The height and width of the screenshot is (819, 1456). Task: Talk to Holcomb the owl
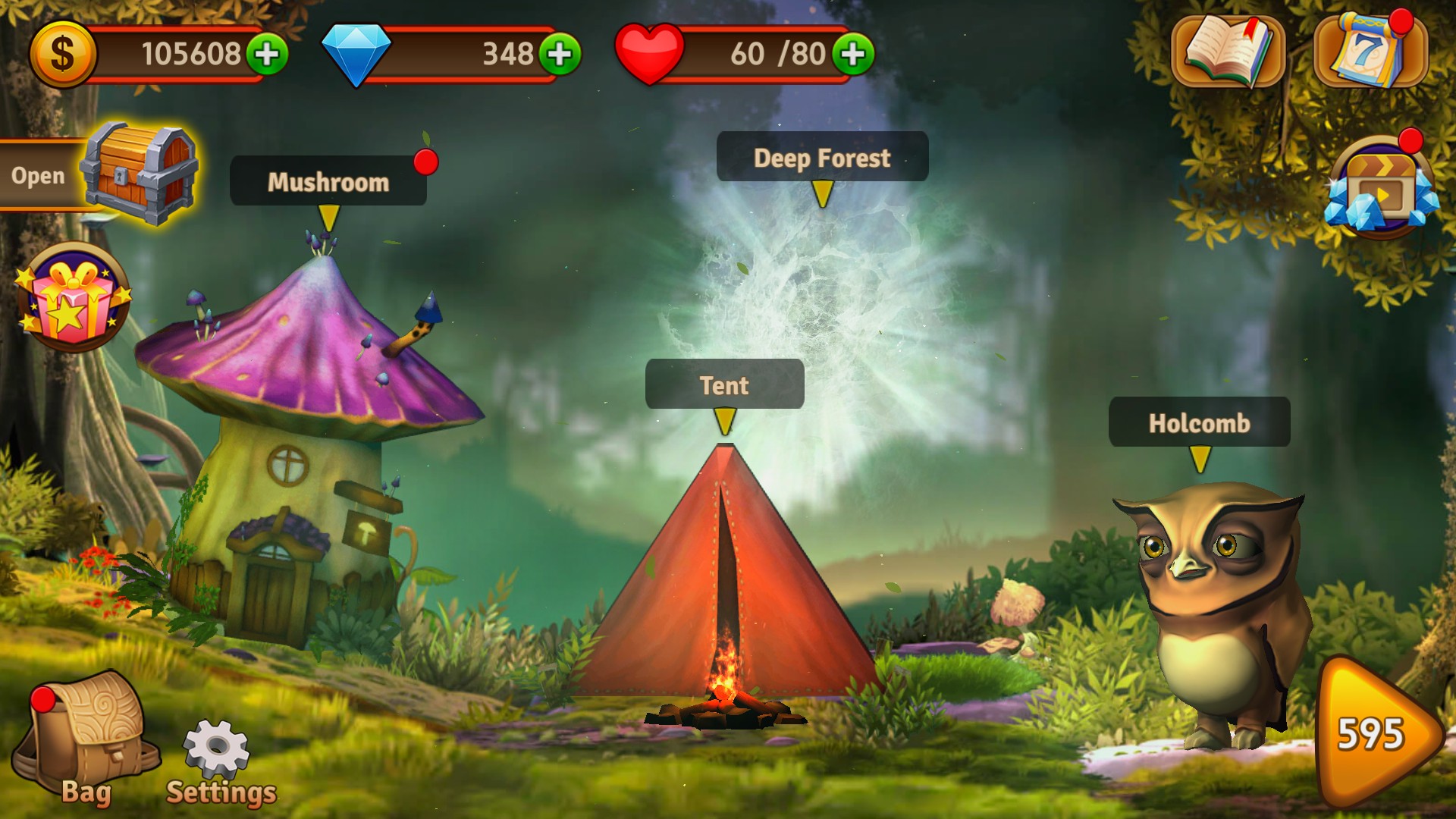tap(1199, 422)
